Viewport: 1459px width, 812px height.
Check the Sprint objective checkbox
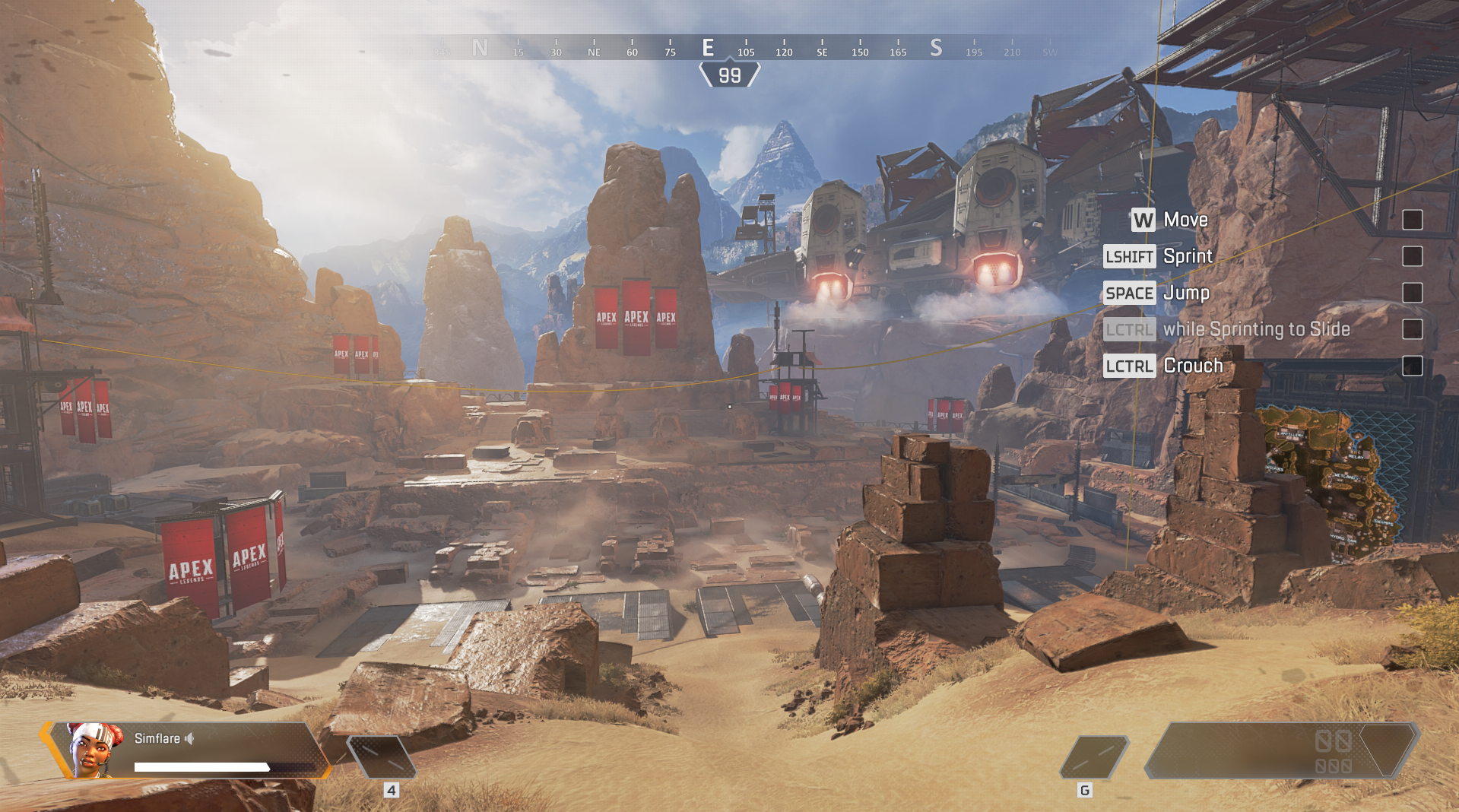click(x=1413, y=256)
